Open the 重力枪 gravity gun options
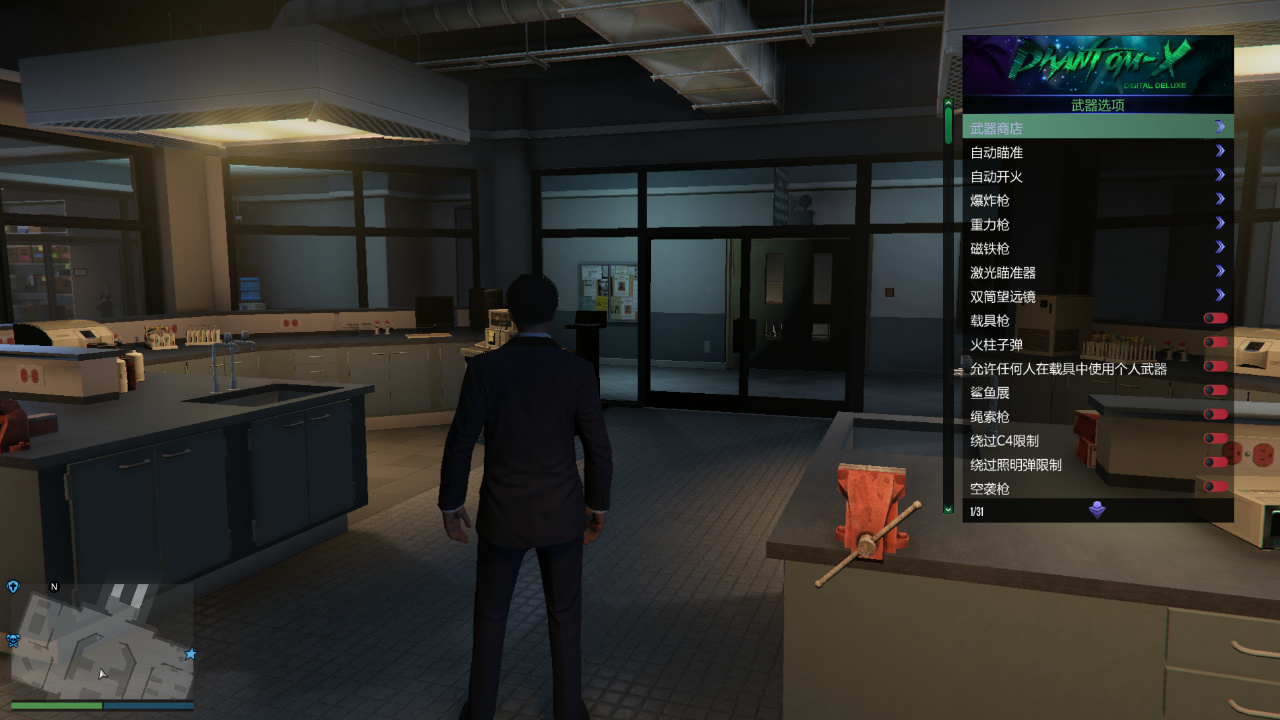1280x720 pixels. [1097, 224]
